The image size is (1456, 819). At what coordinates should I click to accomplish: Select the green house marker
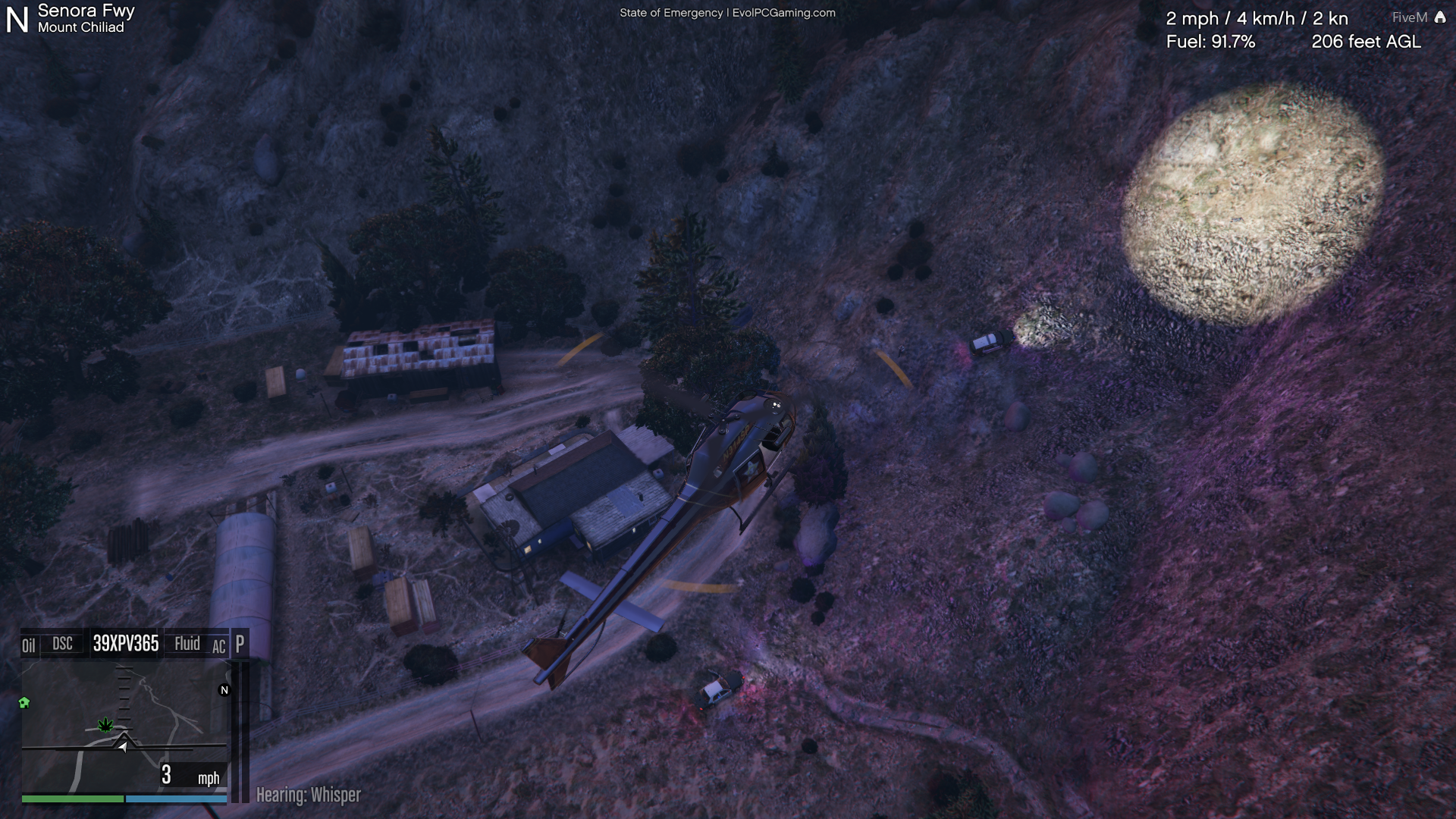pyautogui.click(x=24, y=703)
